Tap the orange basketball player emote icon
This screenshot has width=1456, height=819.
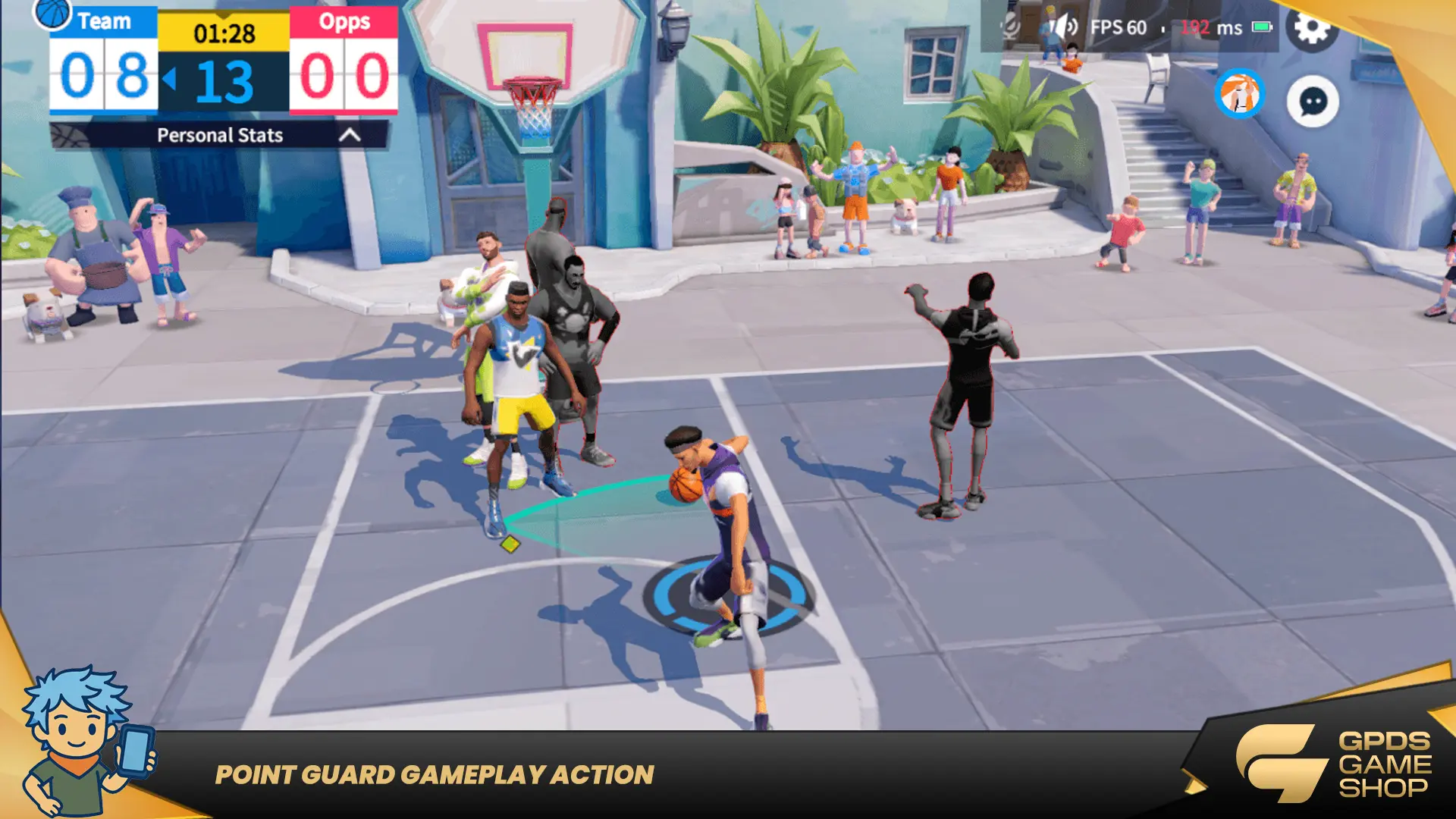pyautogui.click(x=1240, y=94)
